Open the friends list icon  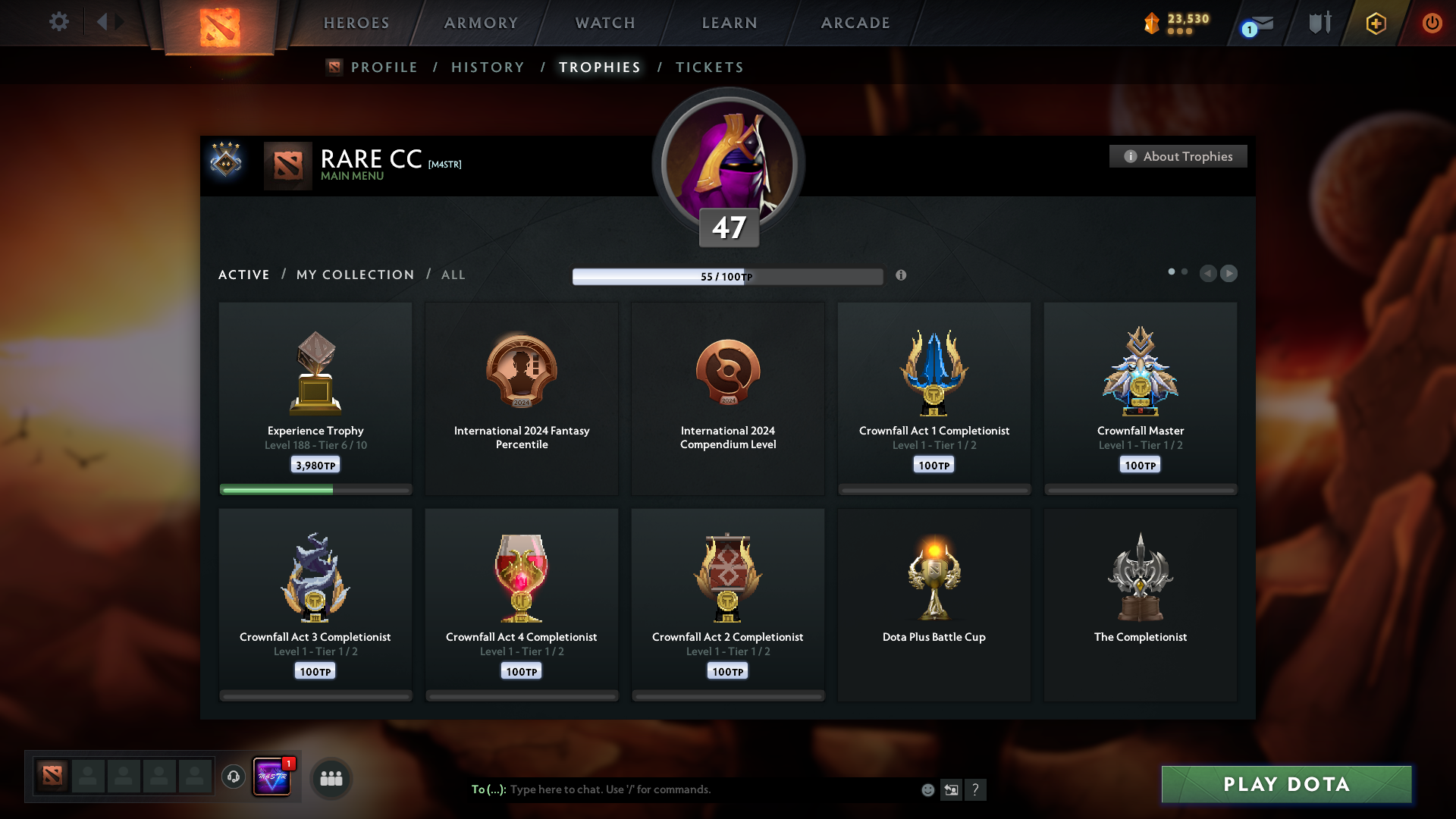pos(331,778)
